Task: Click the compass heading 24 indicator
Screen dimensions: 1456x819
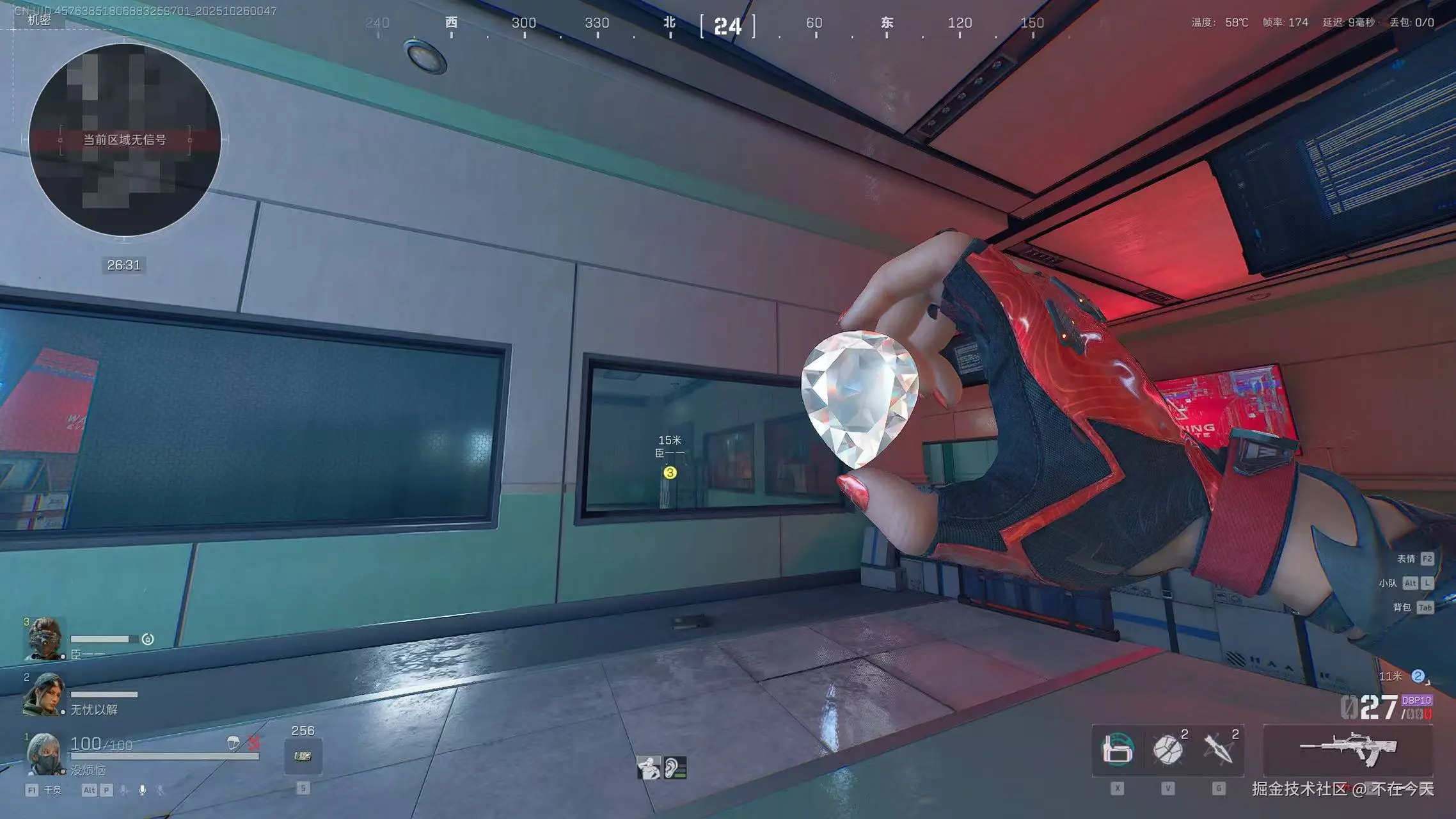Action: click(x=728, y=27)
